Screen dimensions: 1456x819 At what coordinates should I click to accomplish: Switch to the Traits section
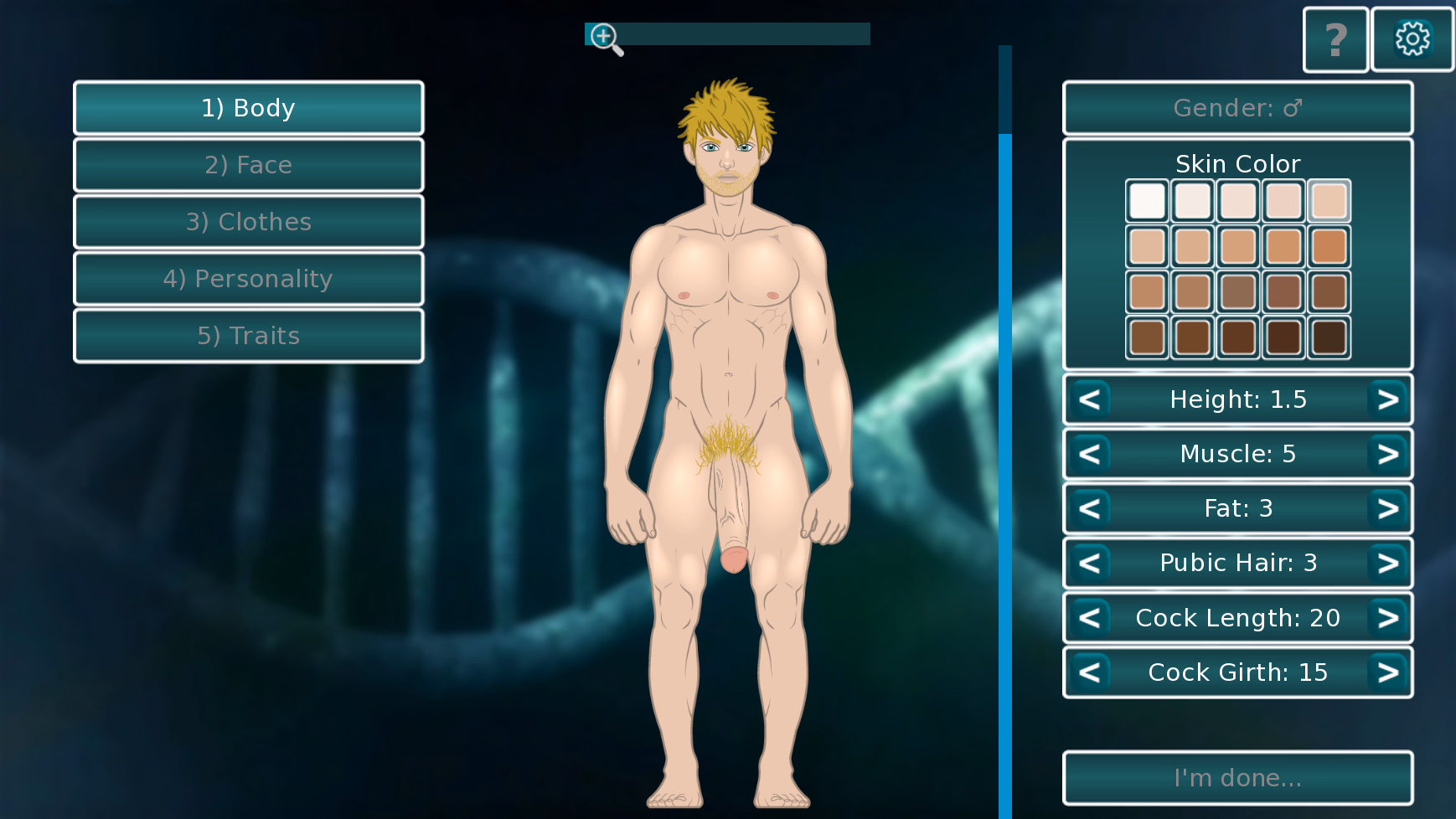click(x=248, y=335)
